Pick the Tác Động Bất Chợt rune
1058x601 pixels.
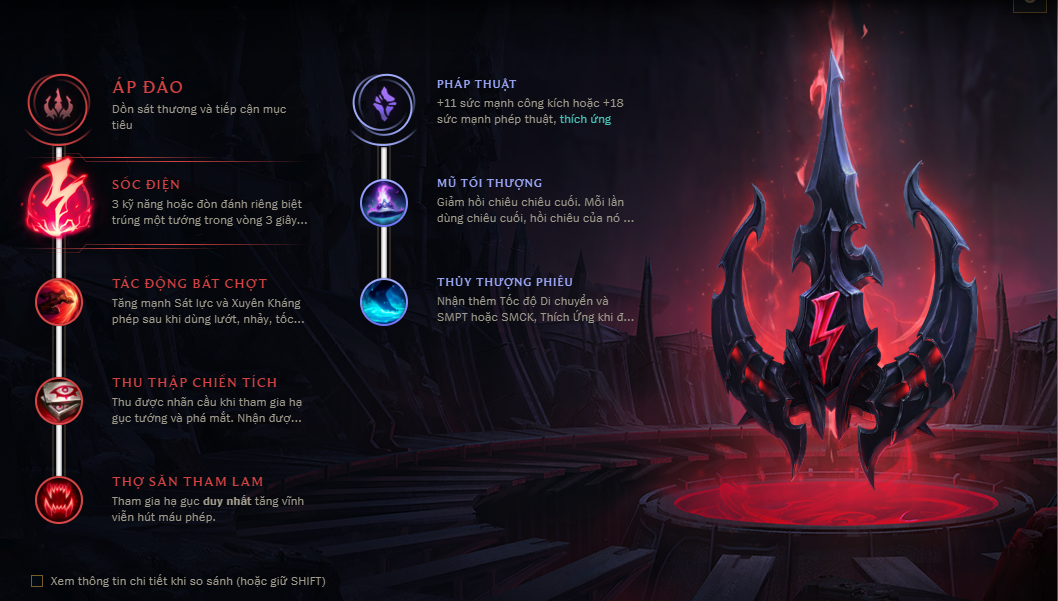(x=59, y=301)
